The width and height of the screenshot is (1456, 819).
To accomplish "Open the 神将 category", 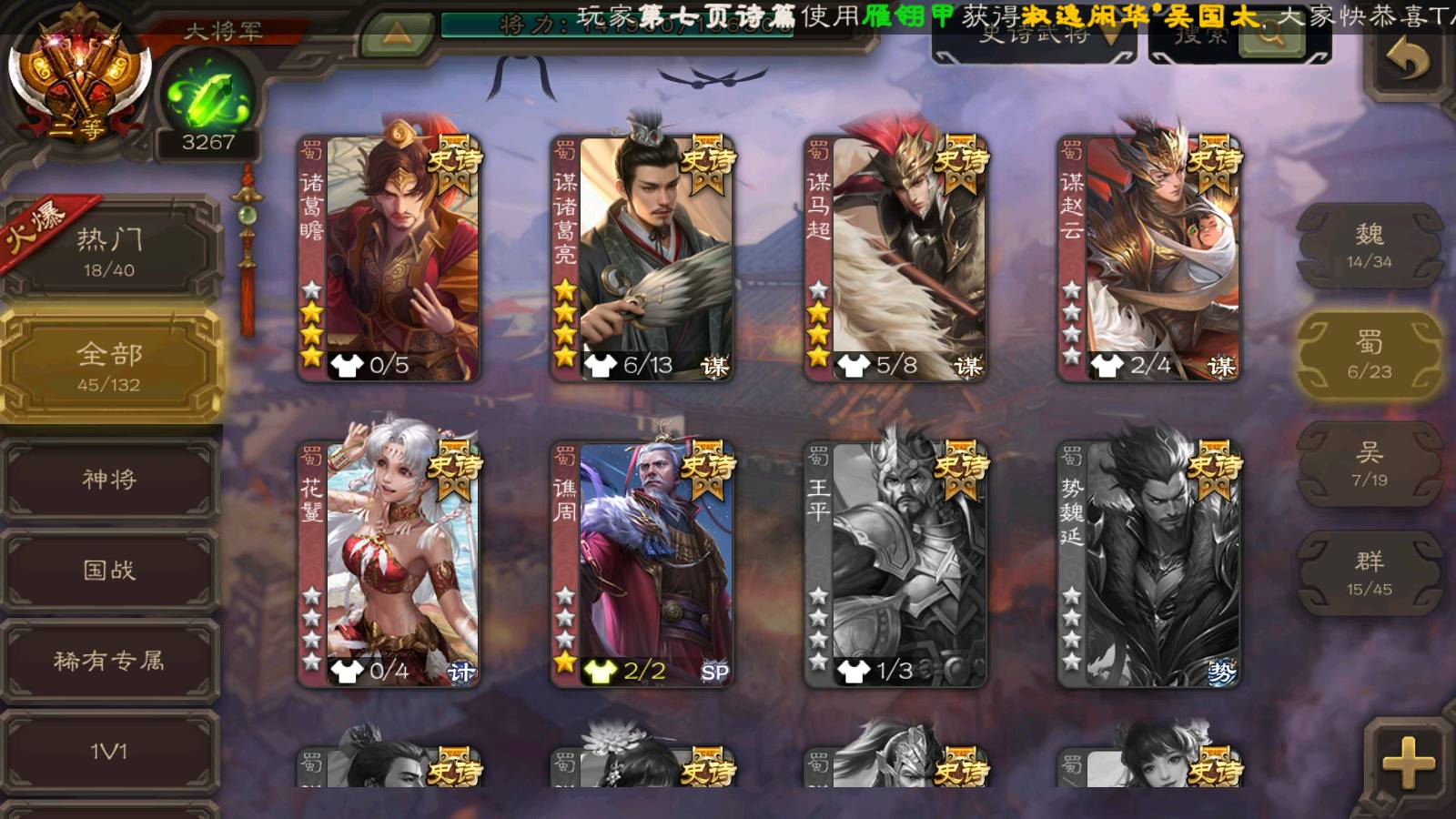I will (109, 479).
